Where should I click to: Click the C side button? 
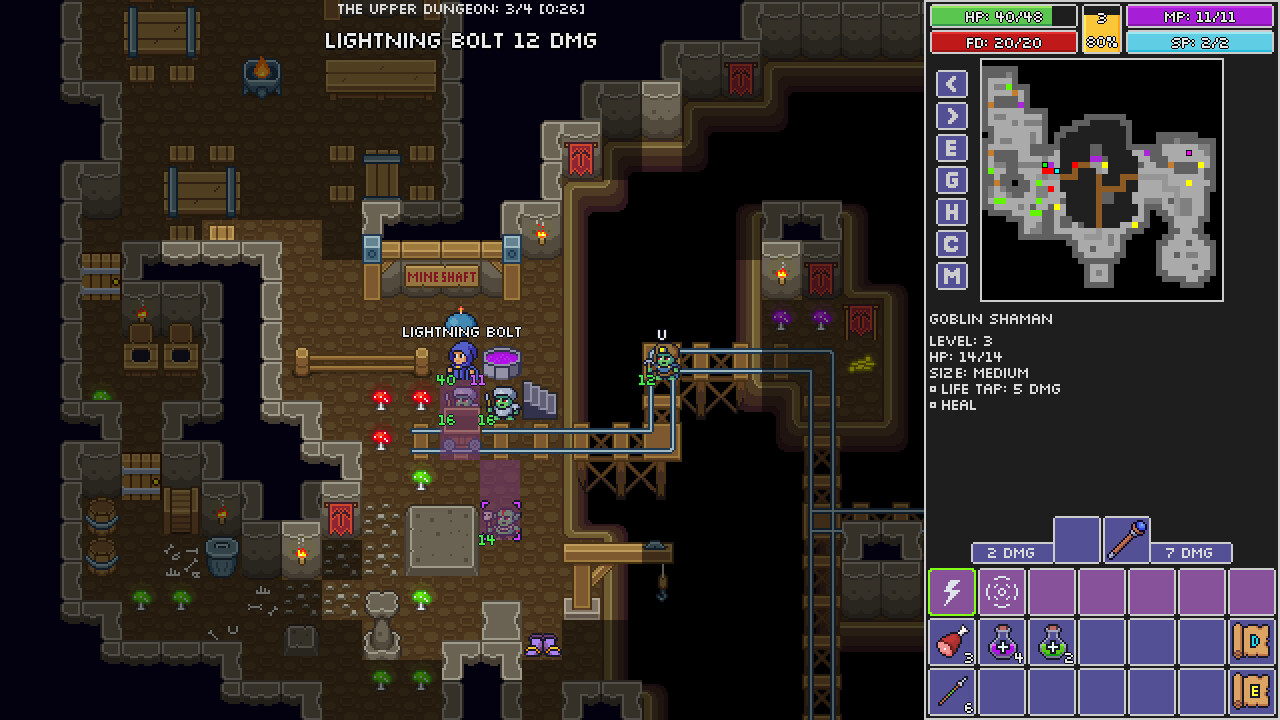(x=951, y=244)
